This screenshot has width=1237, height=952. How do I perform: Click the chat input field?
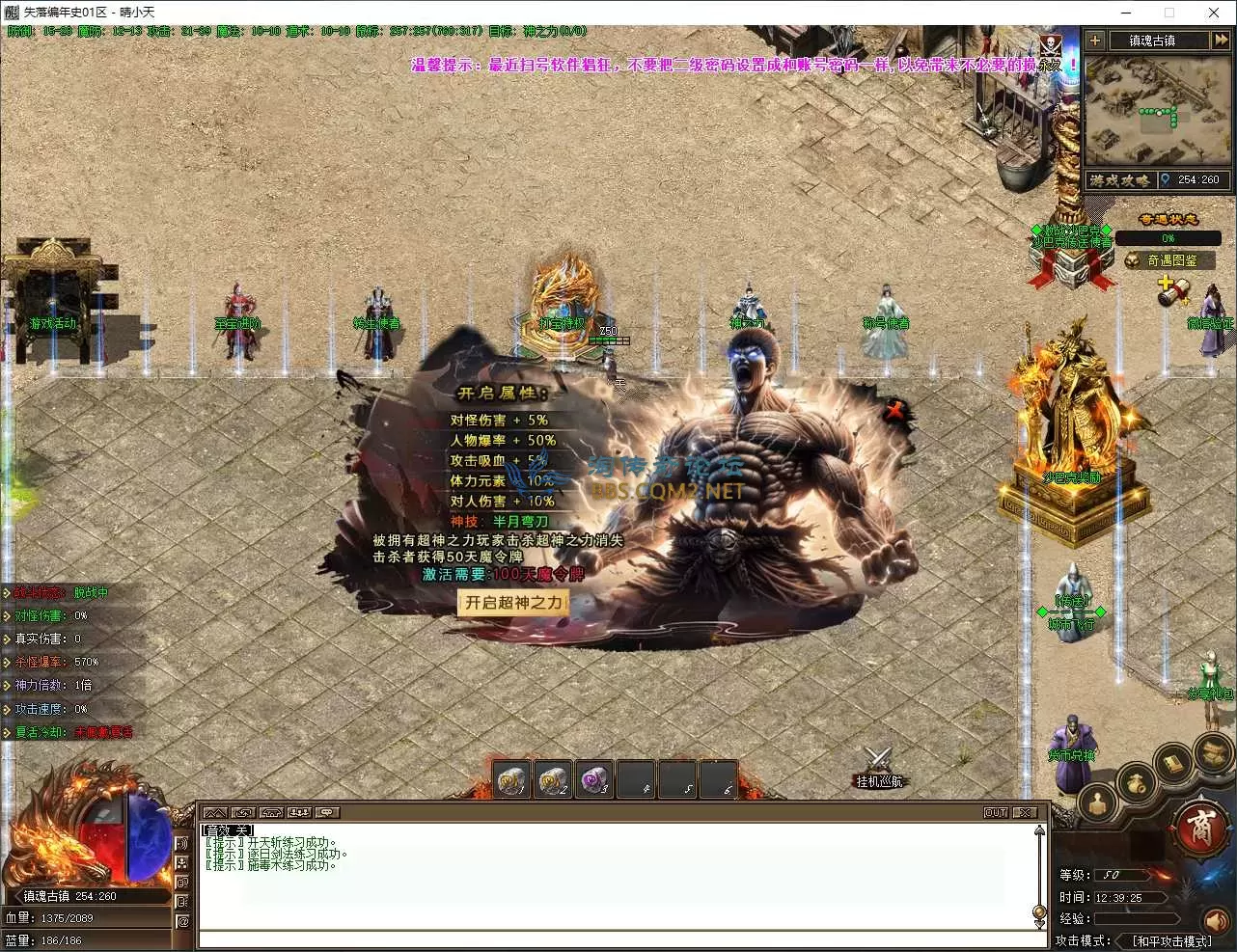tap(618, 939)
